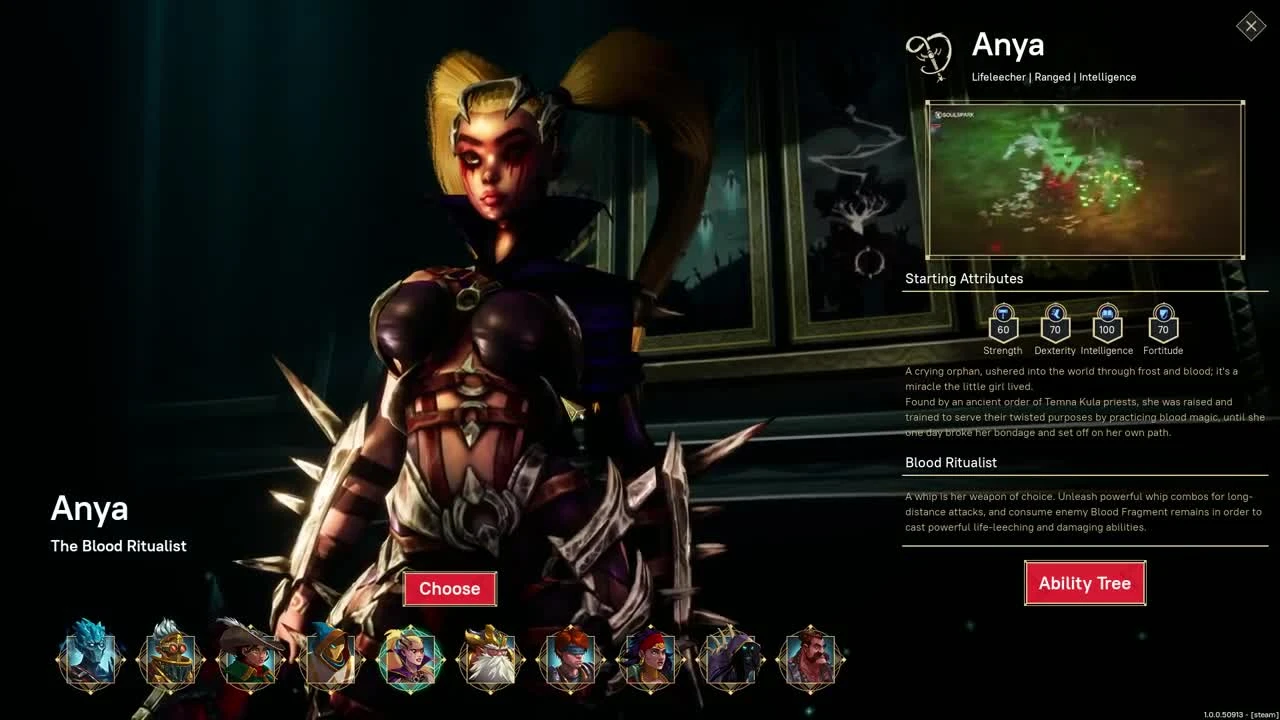Select the visor-wearing redhead portrait
Image resolution: width=1280 pixels, height=720 pixels.
click(570, 657)
